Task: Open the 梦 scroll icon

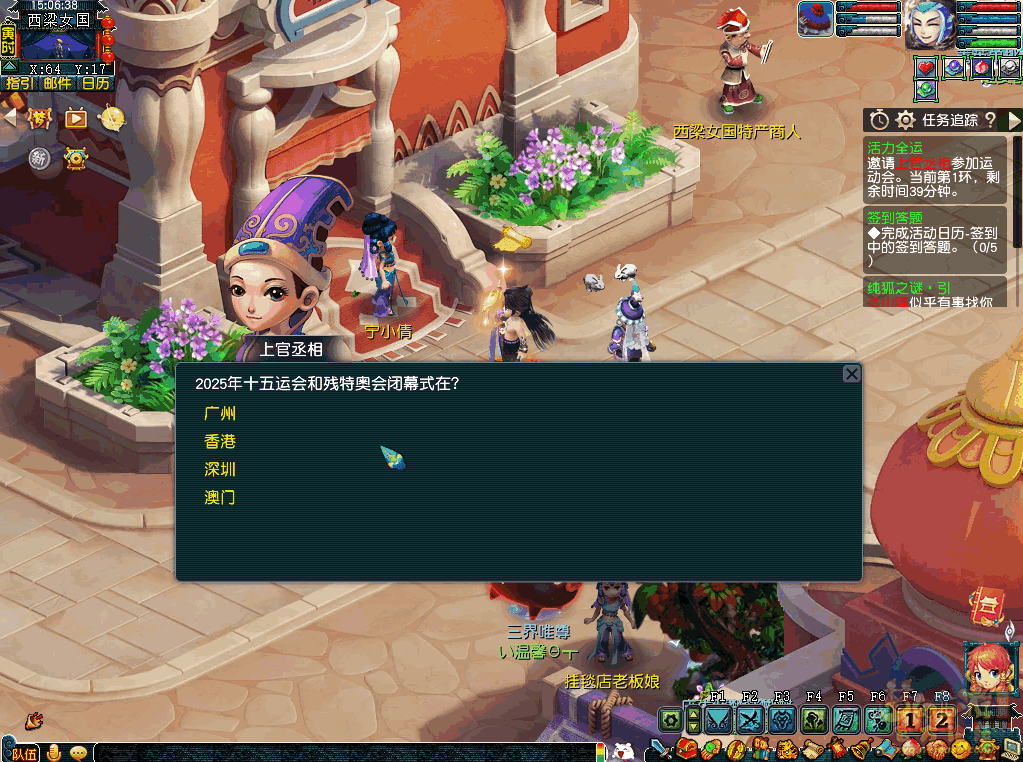Action: point(41,118)
